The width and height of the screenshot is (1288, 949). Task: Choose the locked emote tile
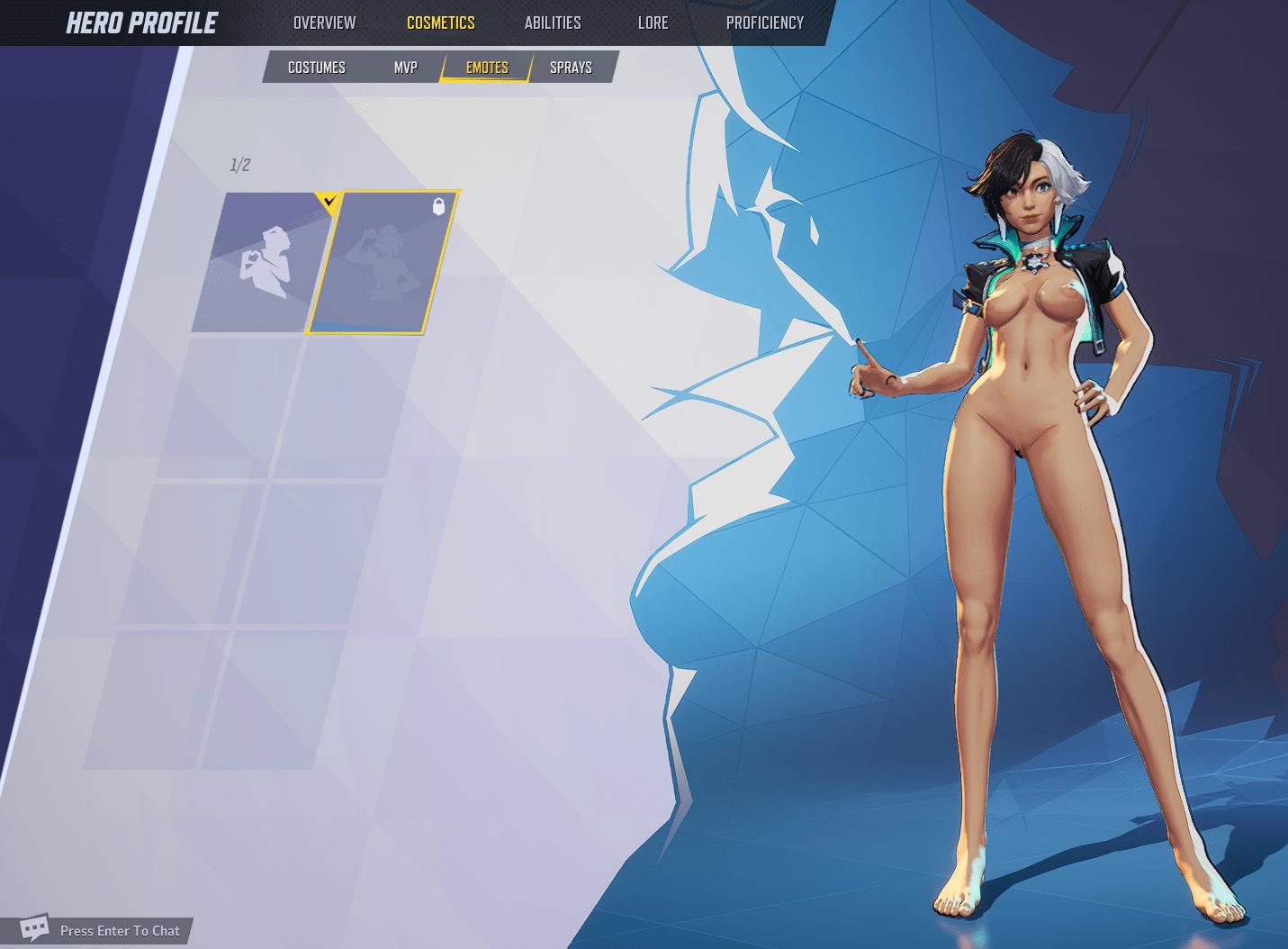(x=381, y=262)
